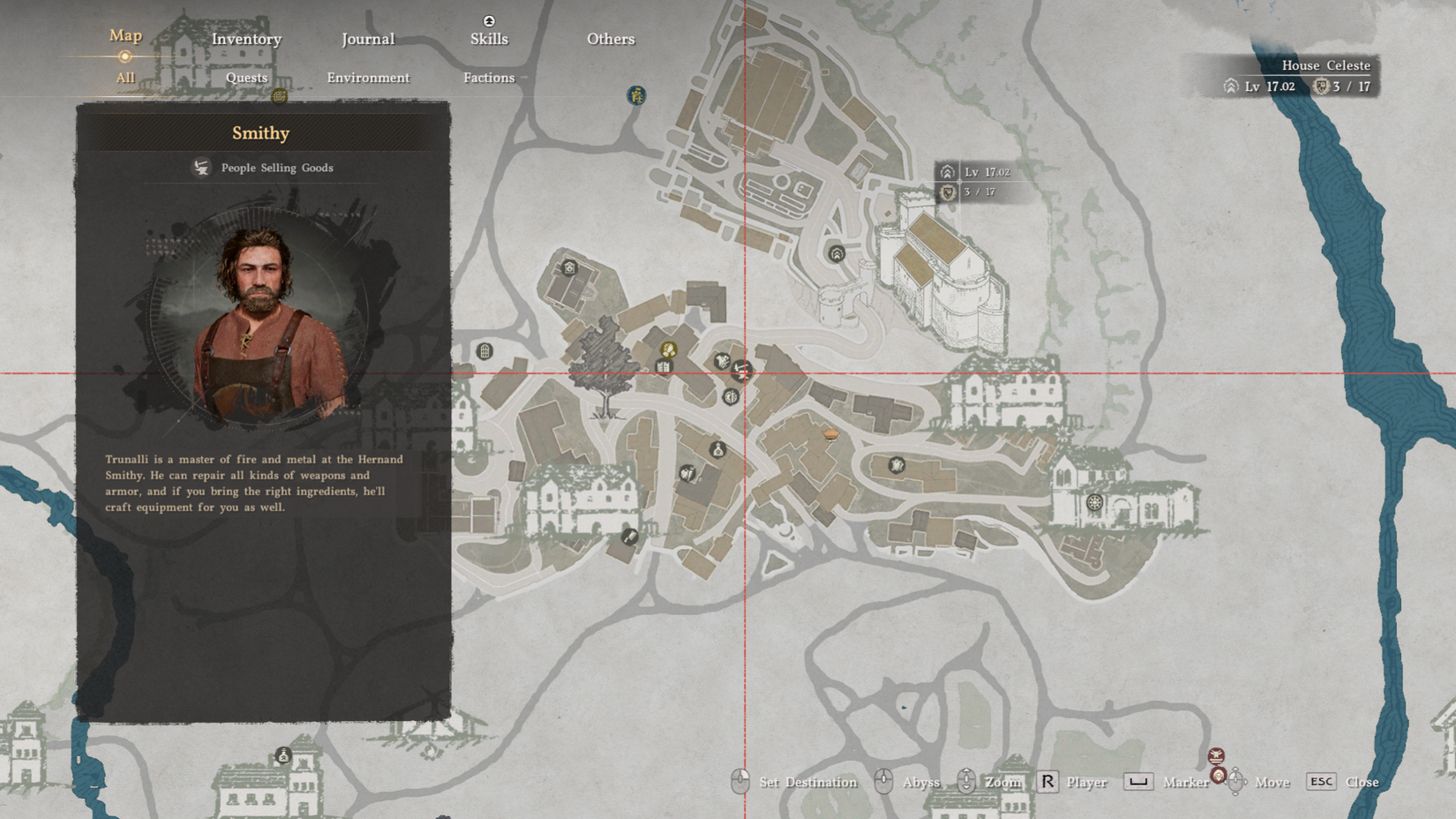This screenshot has height=819, width=1456.
Task: Click the beetle collectible icon southeast of the smithy
Action: click(x=896, y=465)
